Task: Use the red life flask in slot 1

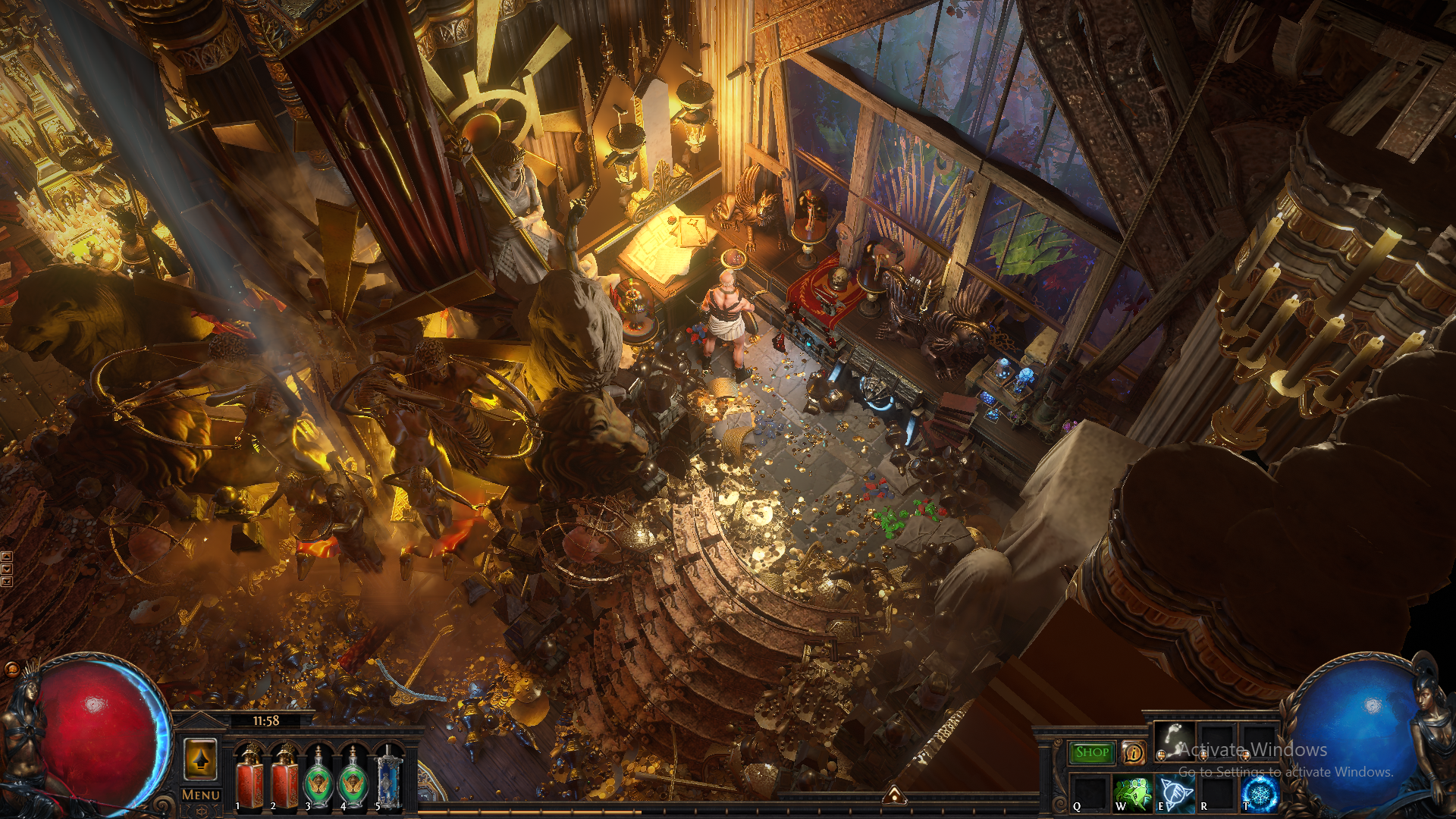Action: coord(249,778)
